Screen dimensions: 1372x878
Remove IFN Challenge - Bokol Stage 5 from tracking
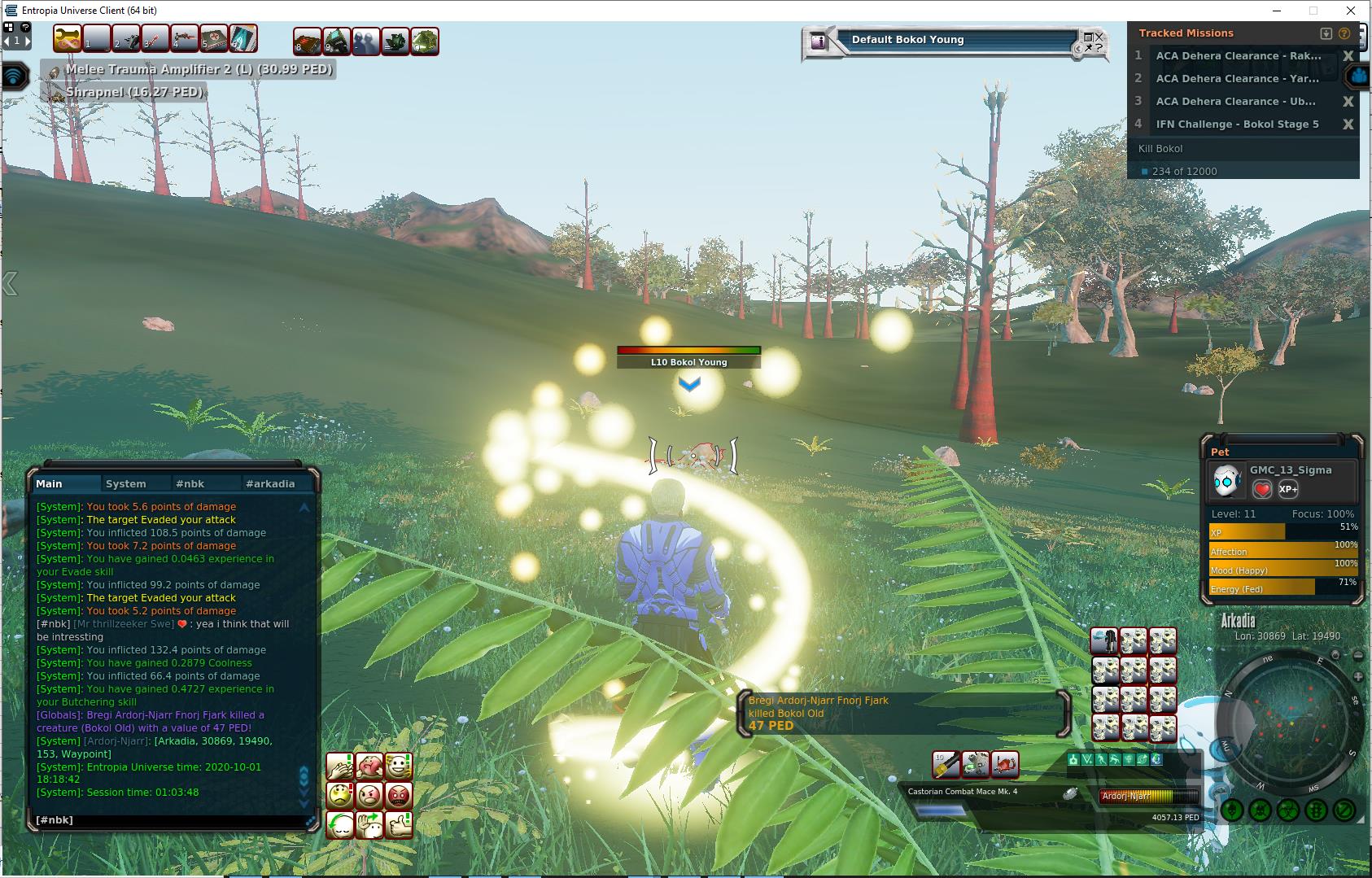click(1348, 124)
